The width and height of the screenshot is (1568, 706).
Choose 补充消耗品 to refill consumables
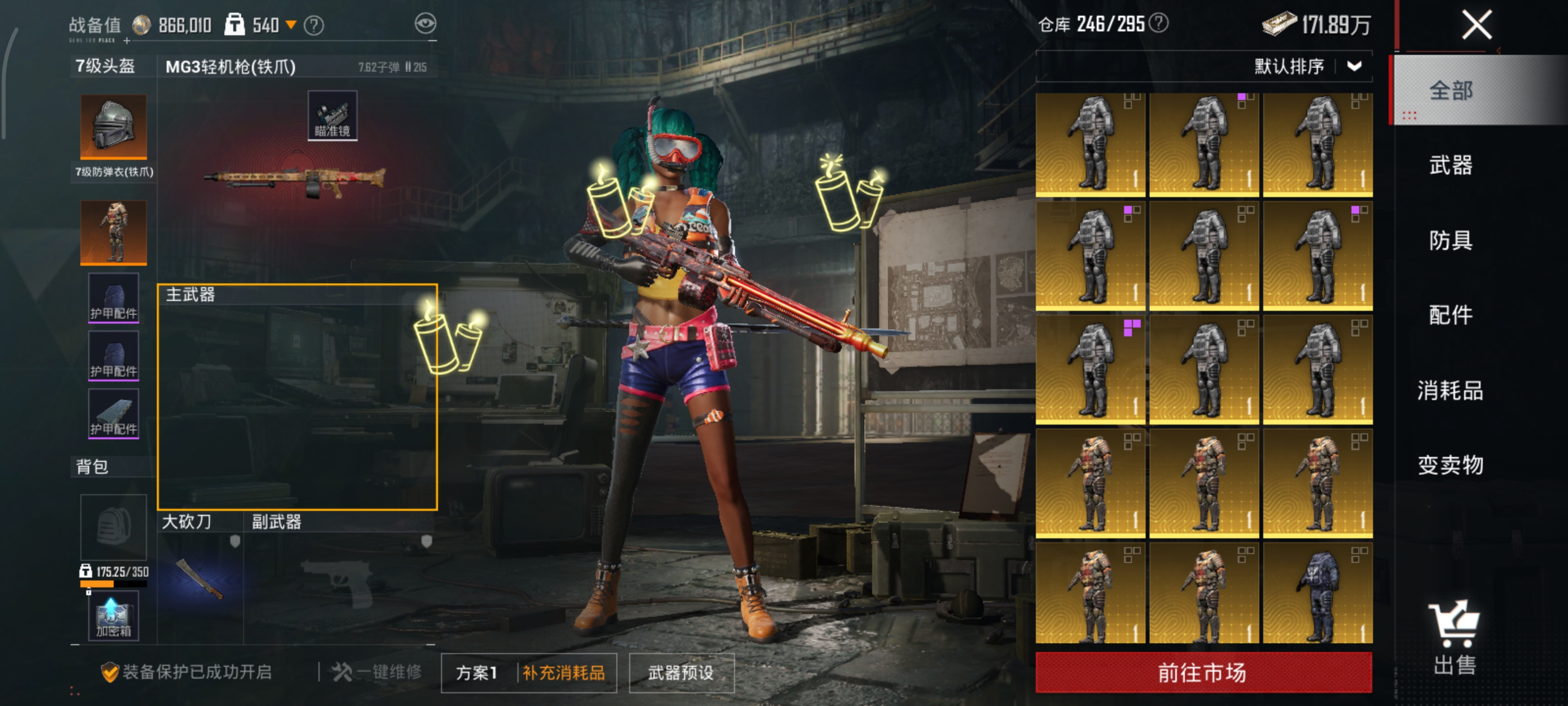[x=563, y=673]
